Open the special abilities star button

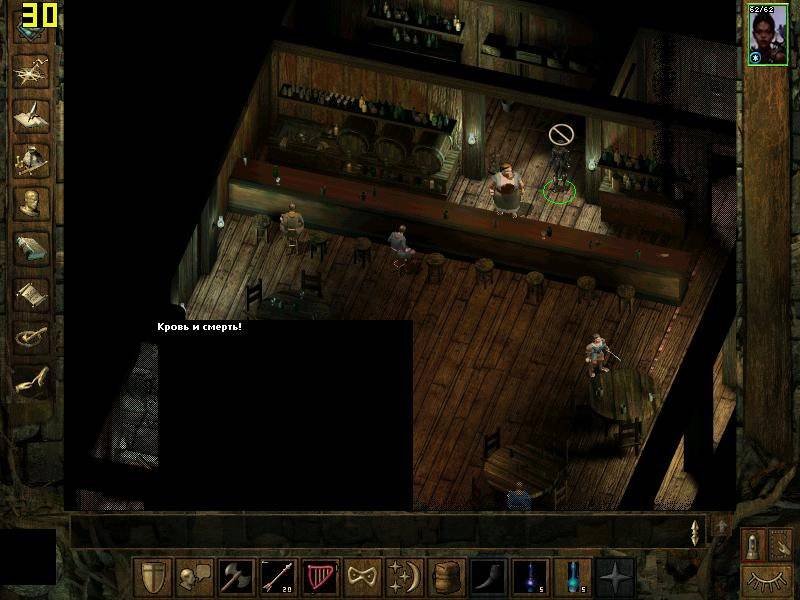pos(614,577)
